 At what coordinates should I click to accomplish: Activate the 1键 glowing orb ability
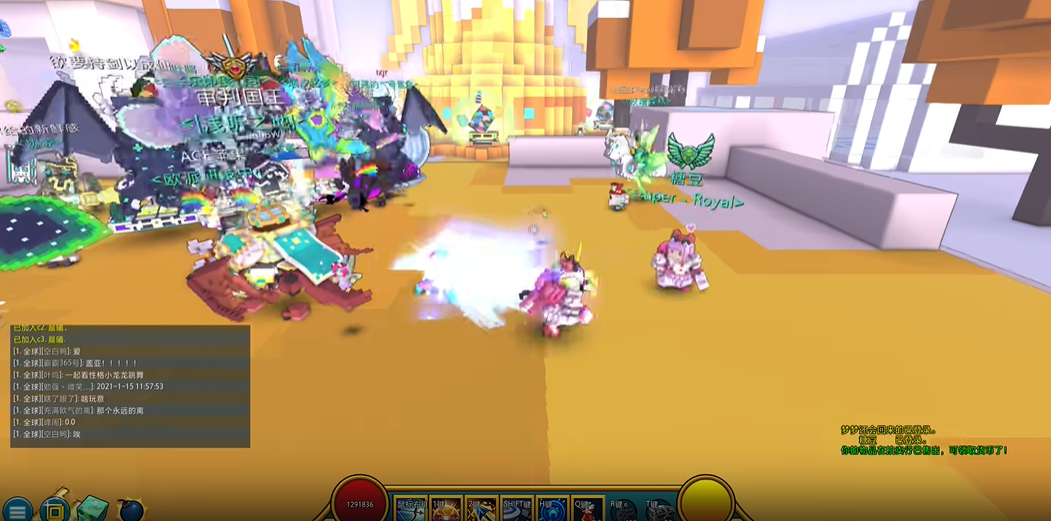446,509
